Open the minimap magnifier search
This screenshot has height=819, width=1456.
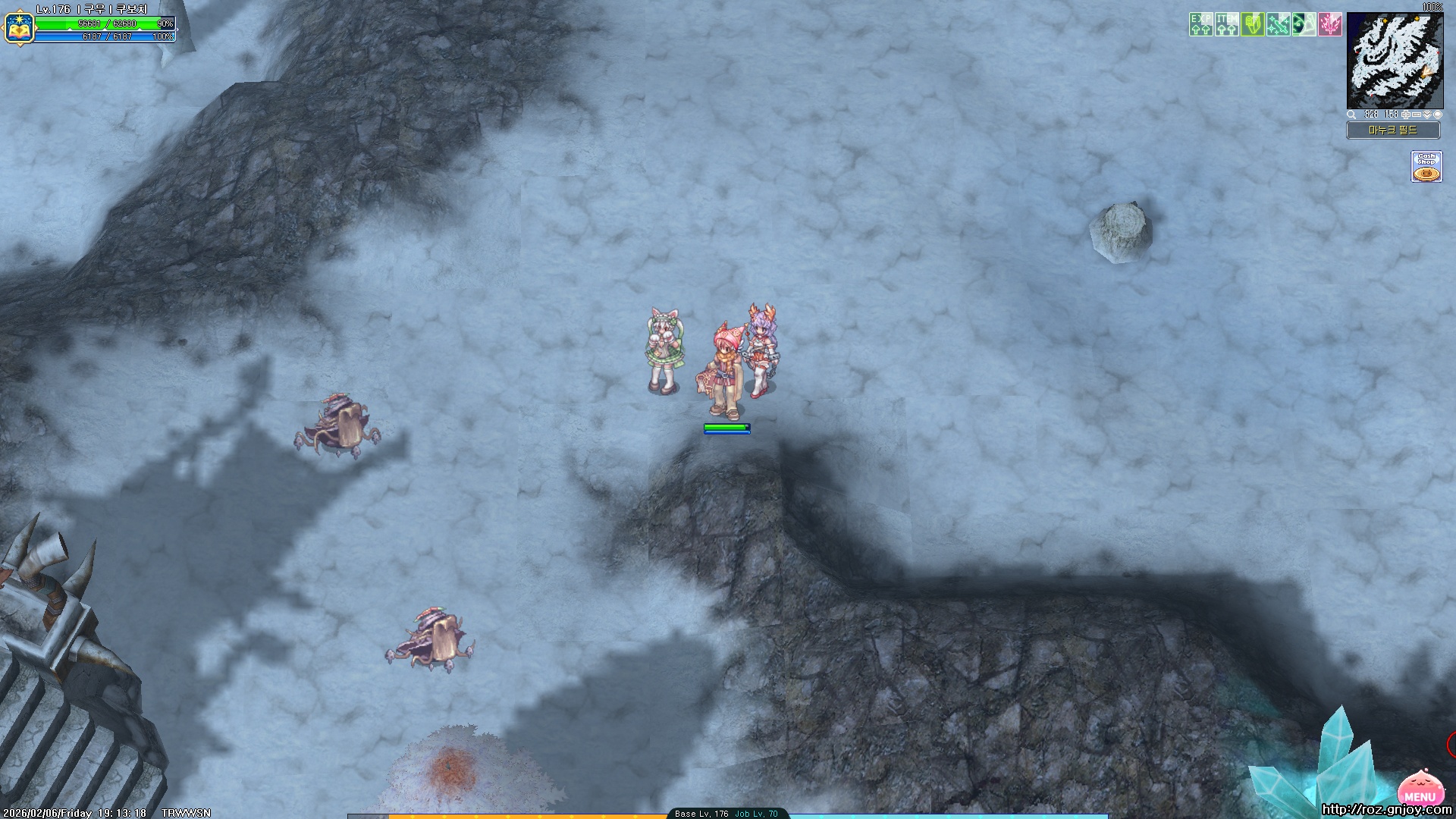click(x=1351, y=115)
